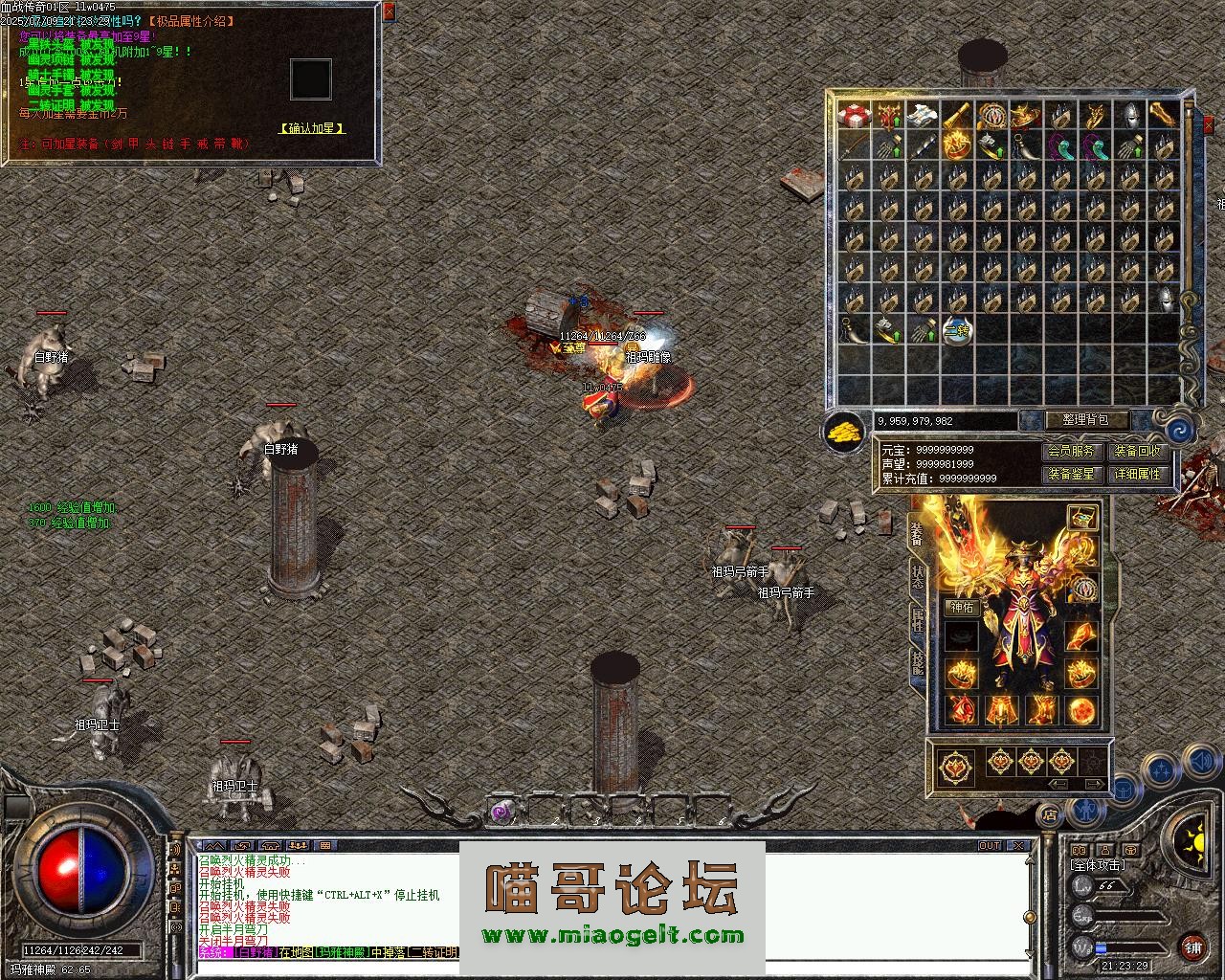Screen dimensions: 1225x980
Task: Open the treasure chest icon on the character panel
Action: (1081, 518)
